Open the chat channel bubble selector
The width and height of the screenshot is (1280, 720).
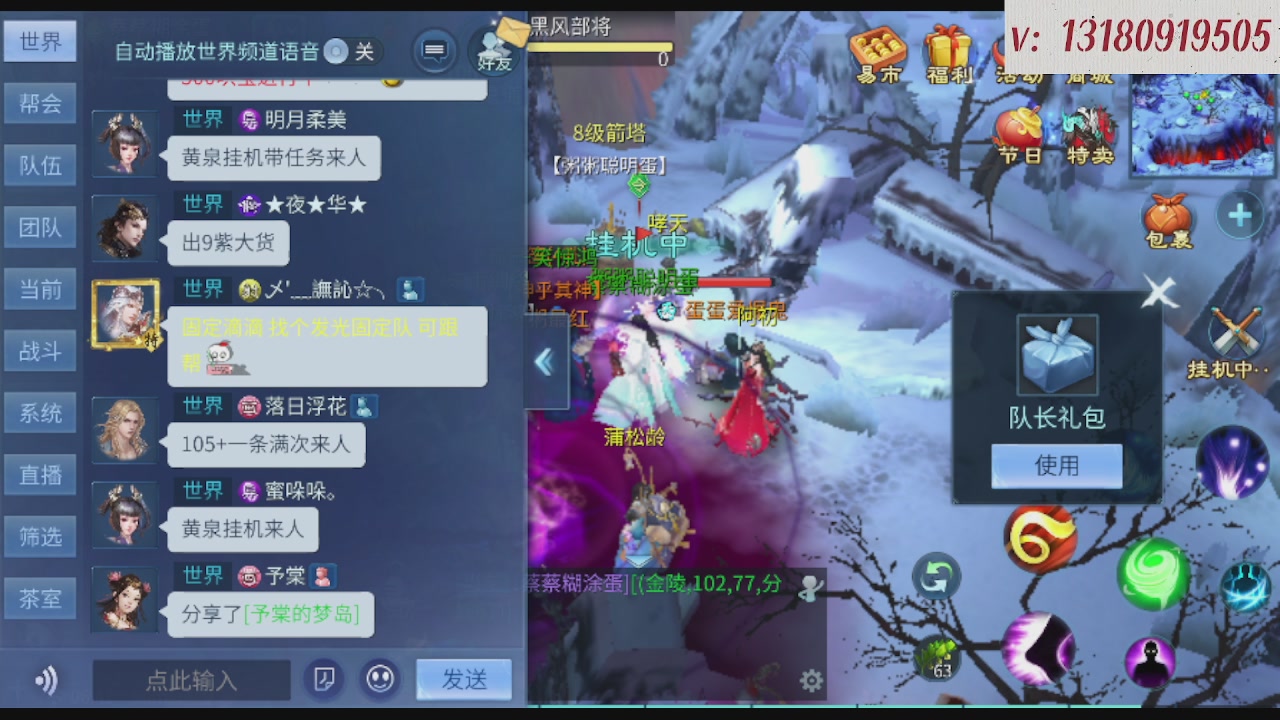(x=434, y=50)
